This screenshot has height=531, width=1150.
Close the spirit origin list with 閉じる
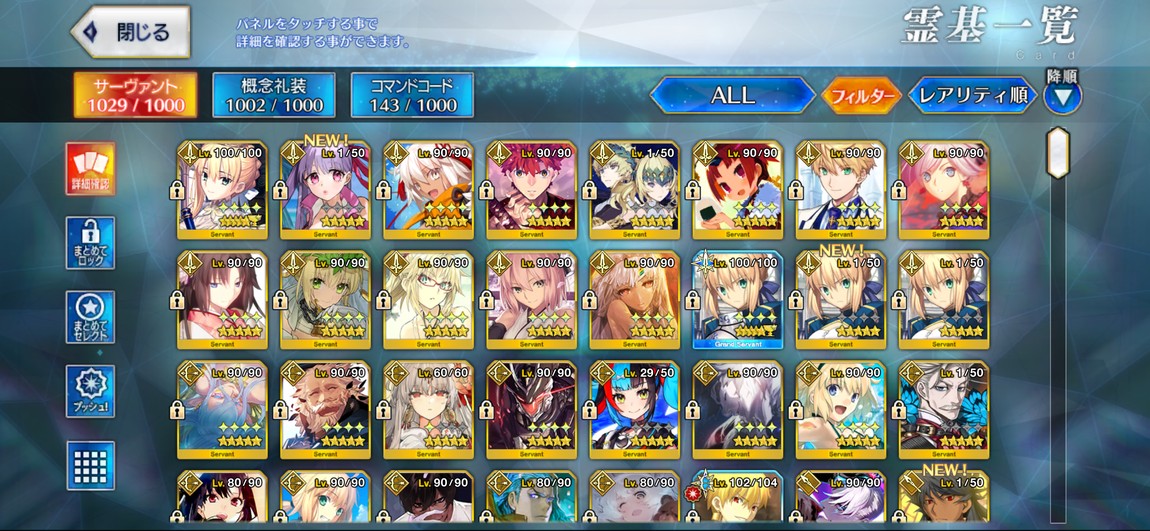pos(131,32)
